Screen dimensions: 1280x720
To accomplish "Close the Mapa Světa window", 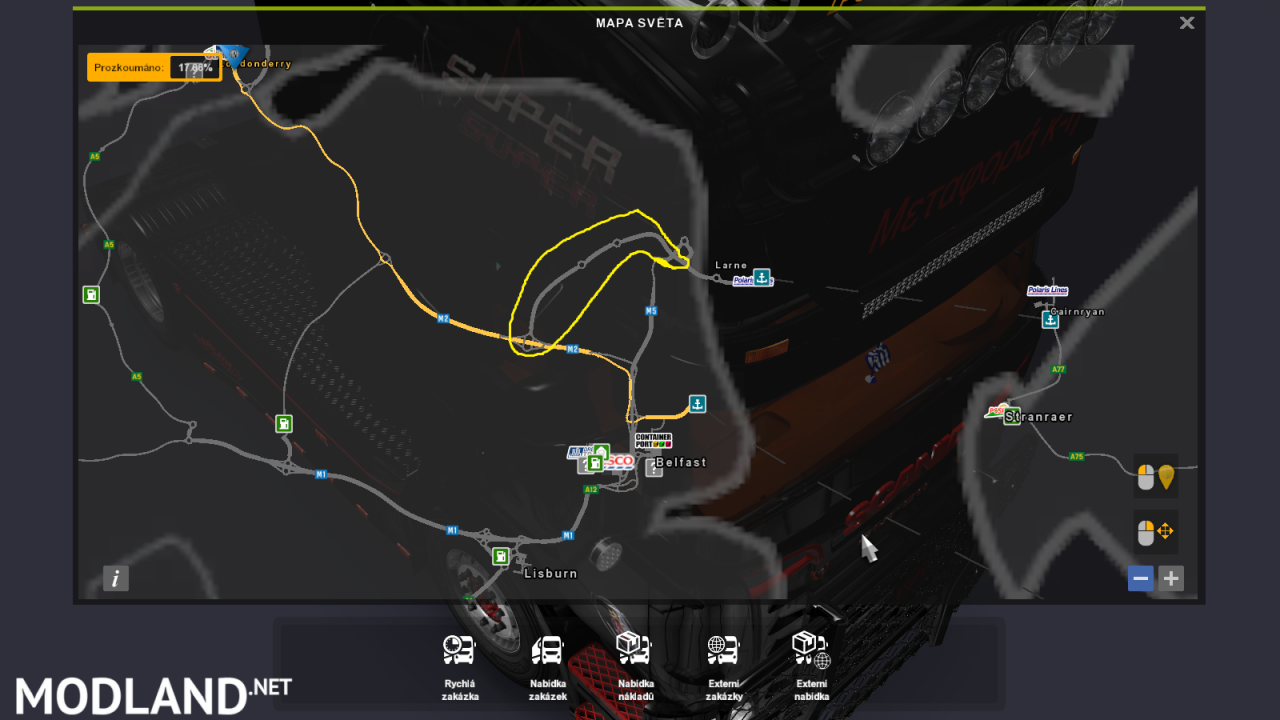I will click(1186, 22).
